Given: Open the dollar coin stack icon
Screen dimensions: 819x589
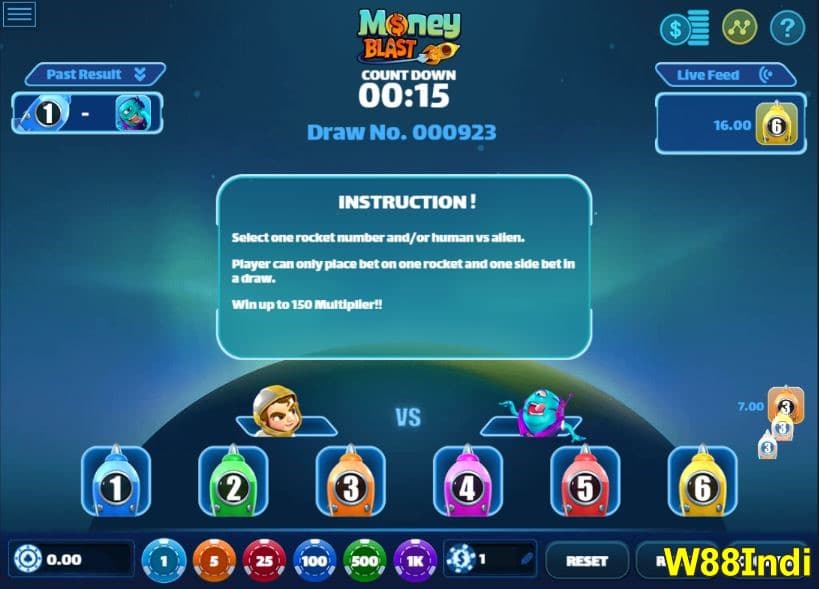Looking at the screenshot, I should click(684, 28).
